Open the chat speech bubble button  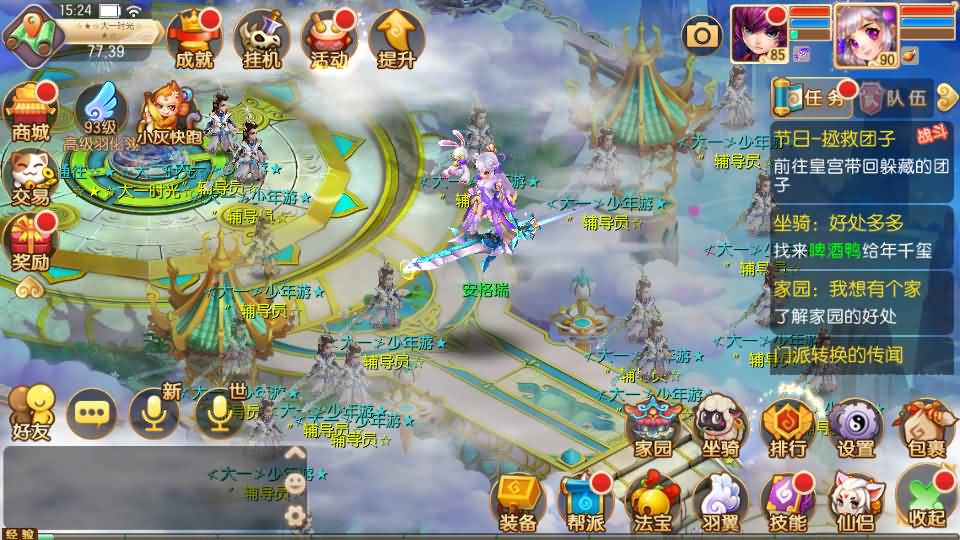coord(92,413)
